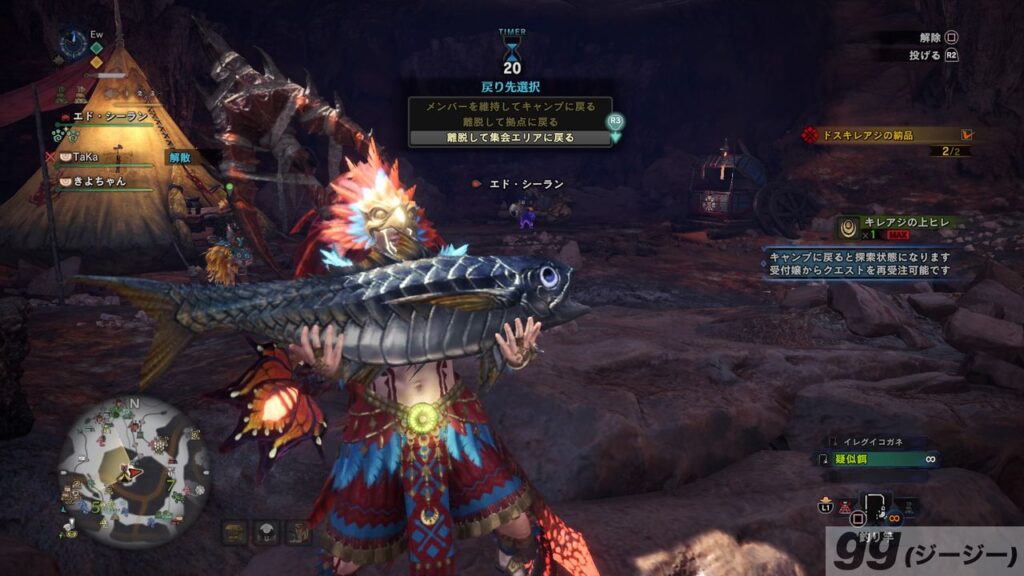Viewport: 1024px width, 576px height.
Task: Click the day-night clock icon
Action: [x=72, y=42]
